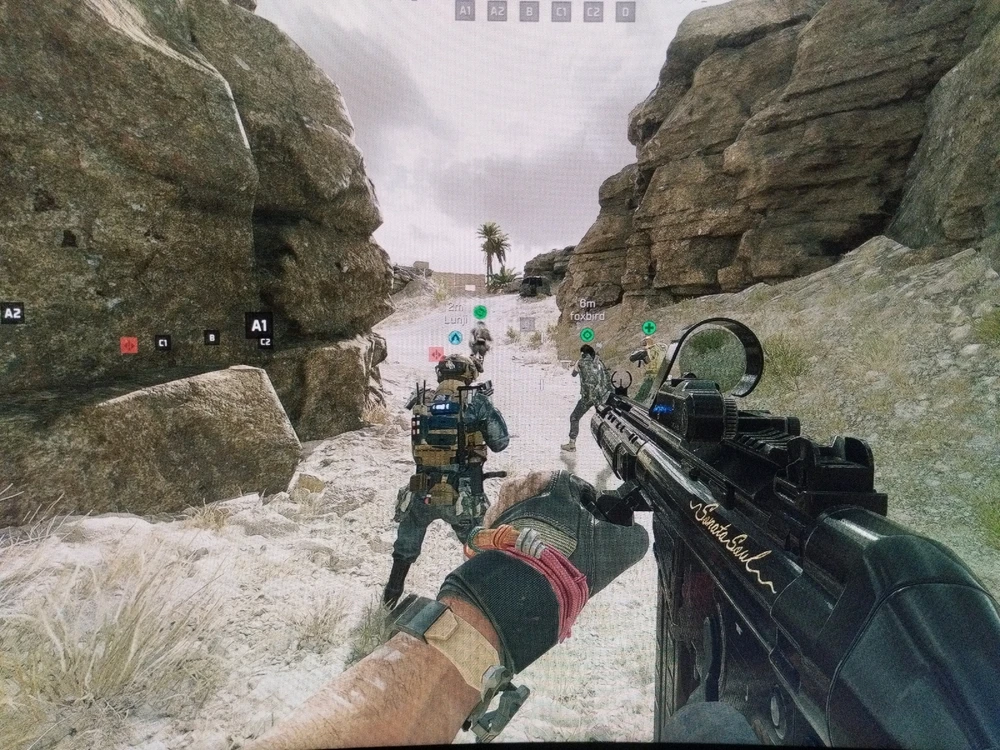Pick the C2 flag in the objective bar
The height and width of the screenshot is (750, 1000).
(x=593, y=11)
